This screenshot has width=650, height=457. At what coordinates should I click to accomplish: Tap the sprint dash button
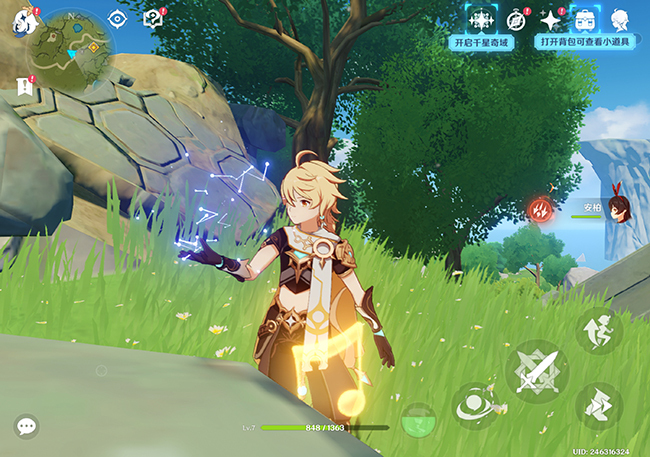click(599, 404)
